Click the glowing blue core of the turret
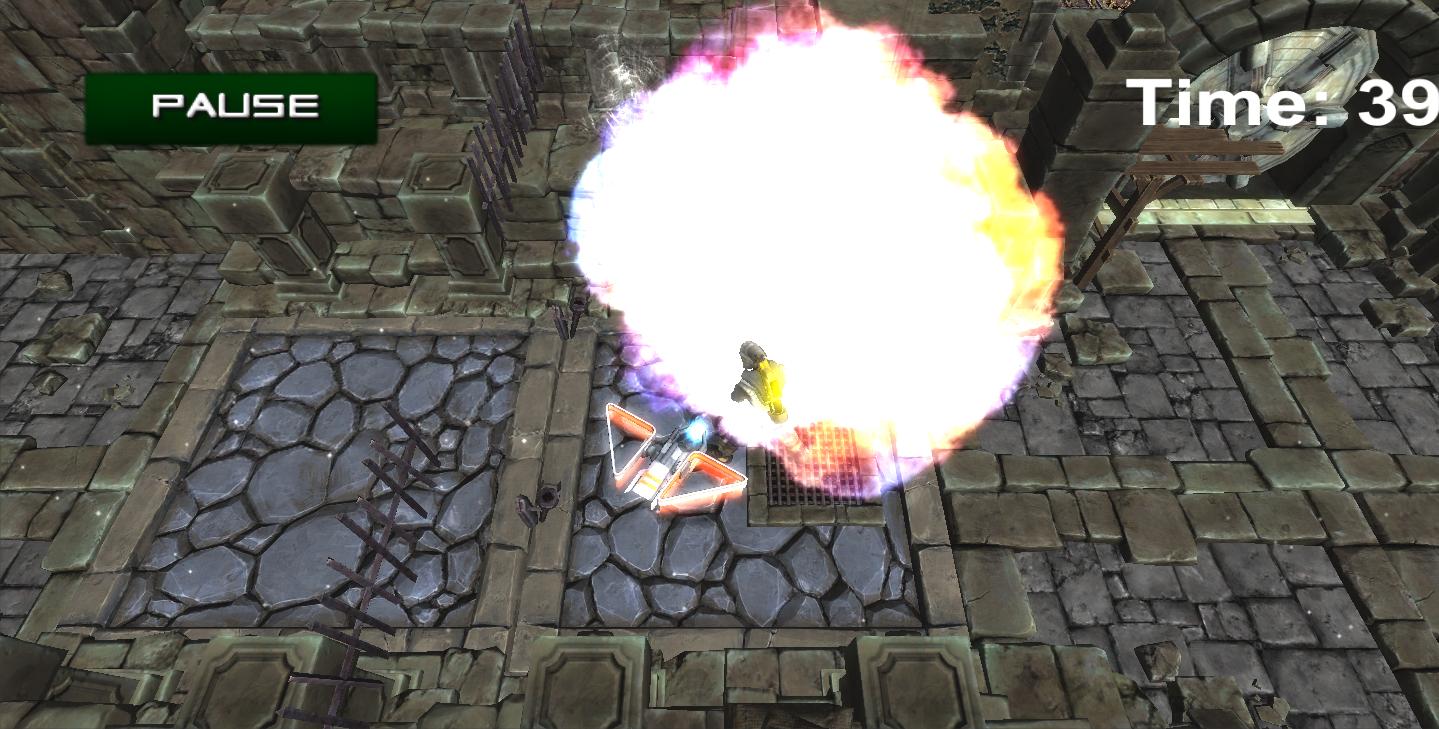This screenshot has width=1439, height=729. pyautogui.click(x=695, y=432)
